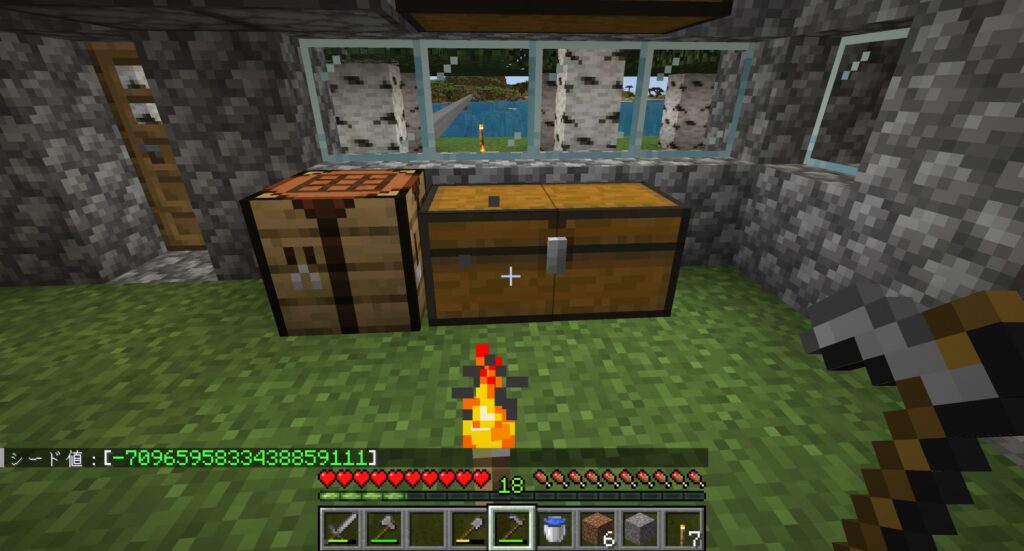Choose the torch stack in hotbar
1024x551 pixels.
coord(684,527)
